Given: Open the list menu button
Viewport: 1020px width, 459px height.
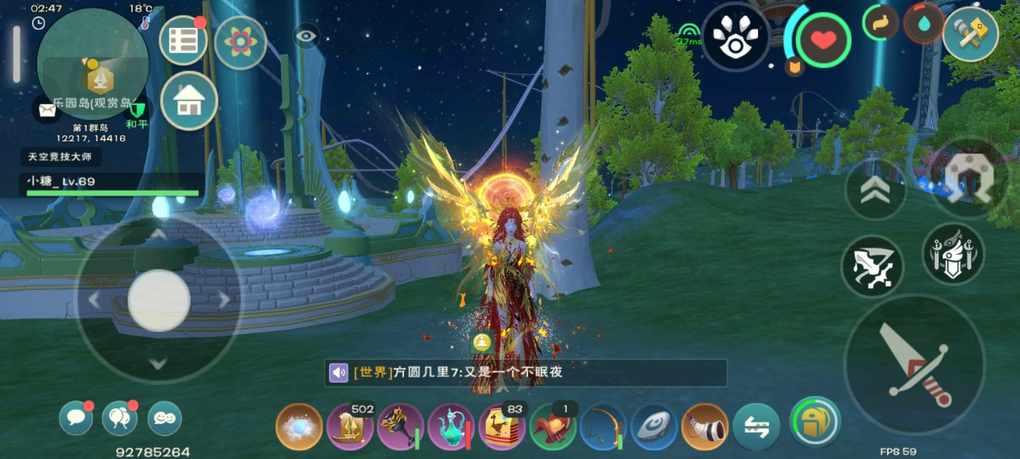Looking at the screenshot, I should pyautogui.click(x=183, y=41).
